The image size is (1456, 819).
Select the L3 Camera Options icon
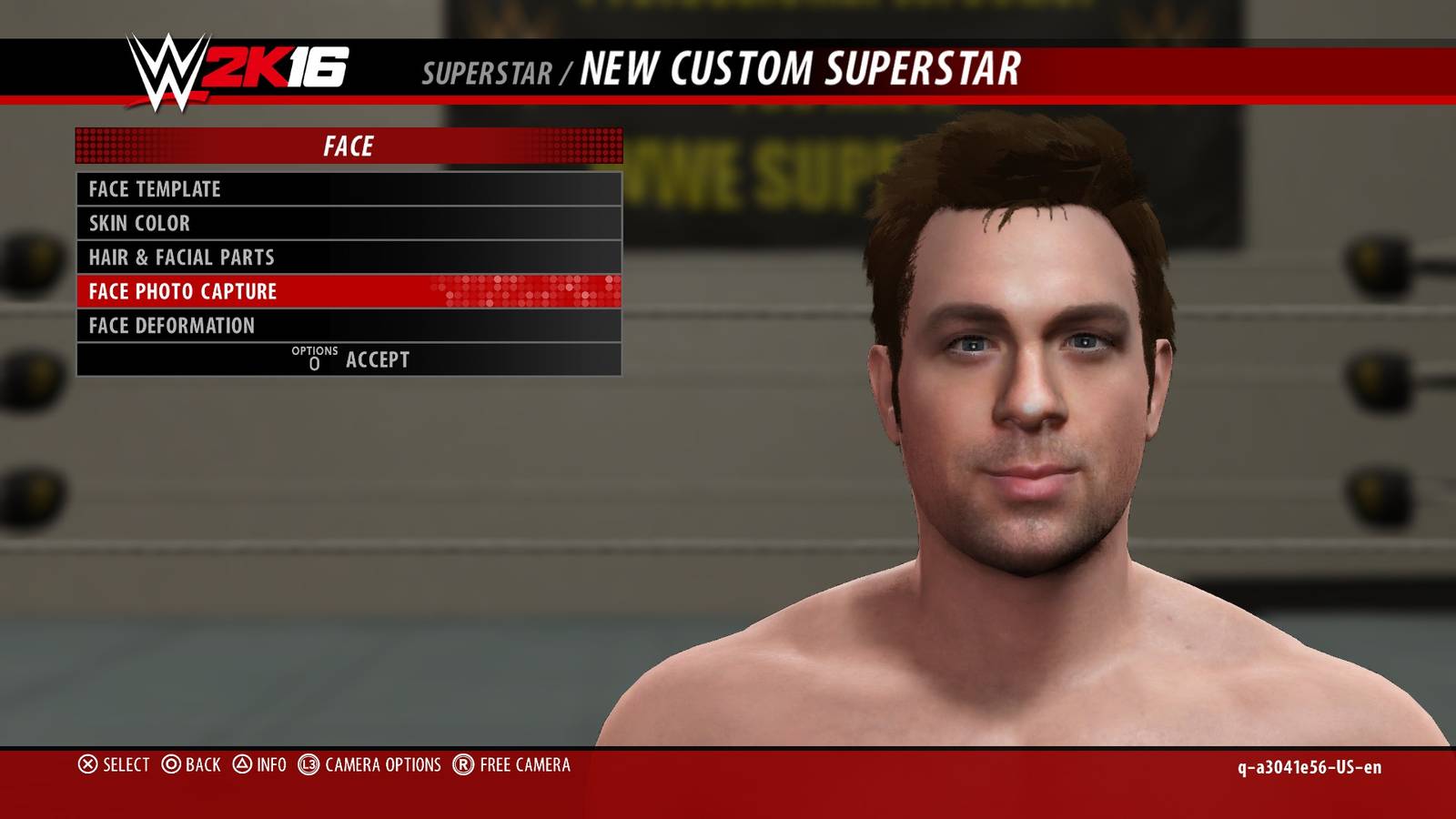point(310,766)
